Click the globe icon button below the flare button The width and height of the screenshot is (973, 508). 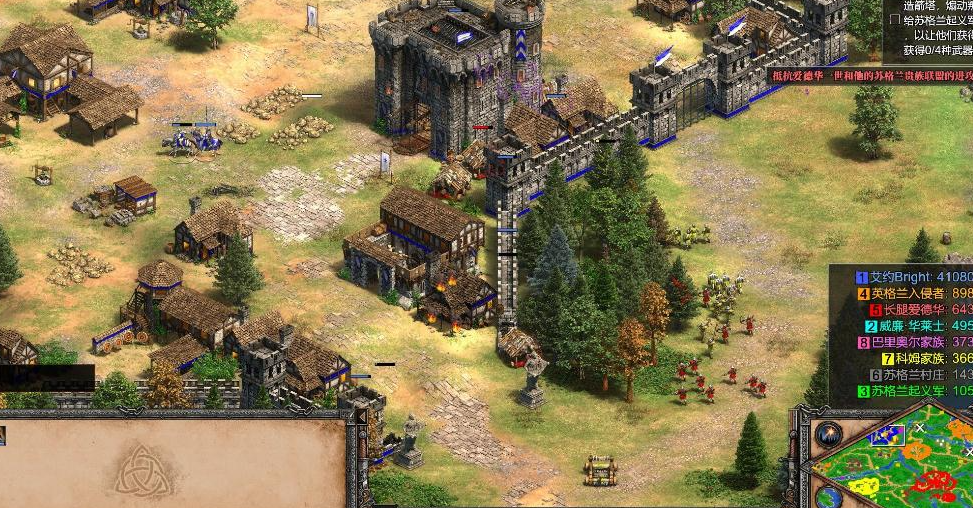(x=828, y=495)
